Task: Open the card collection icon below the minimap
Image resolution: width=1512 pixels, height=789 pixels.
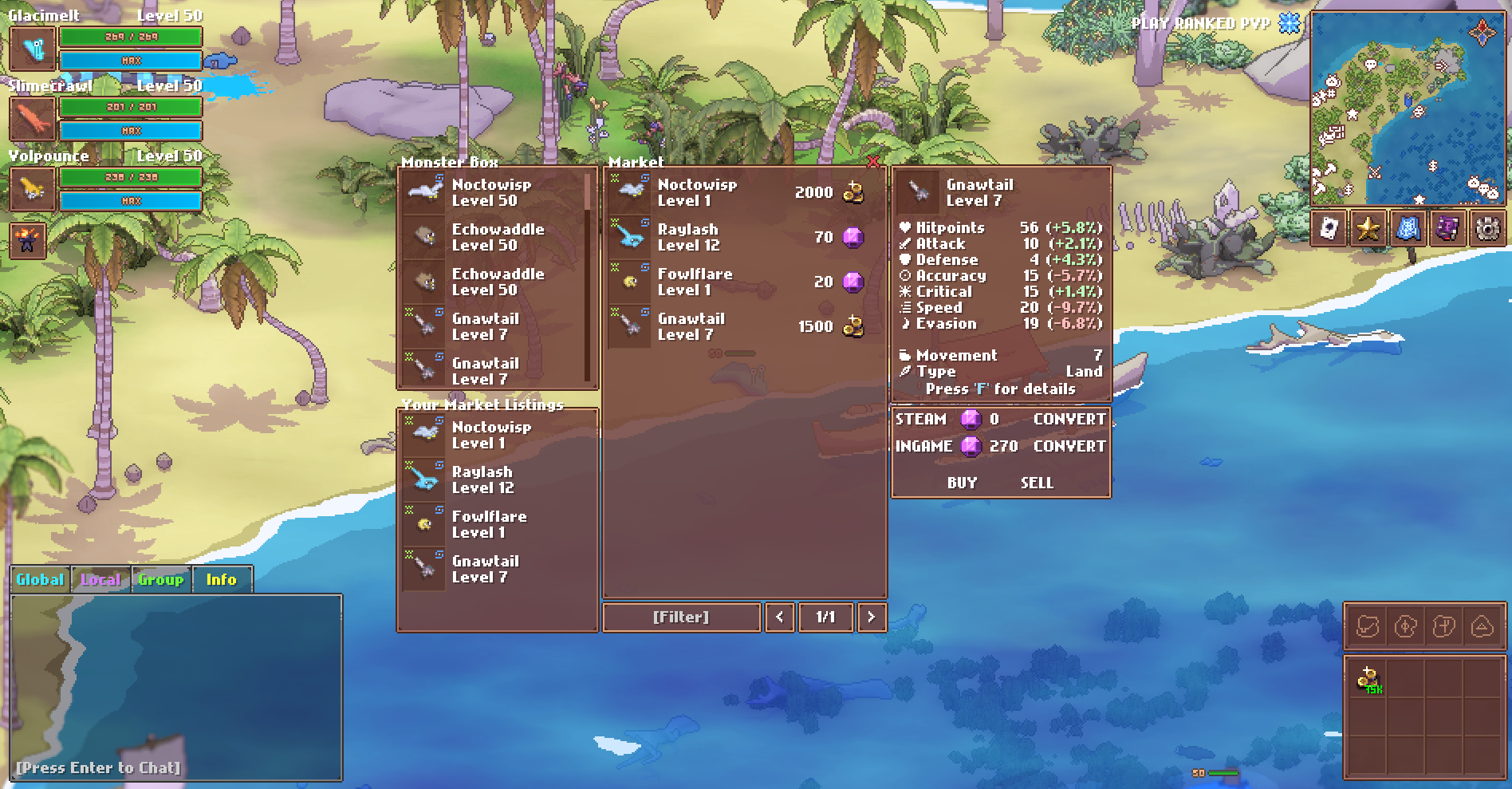Action: 1330,230
